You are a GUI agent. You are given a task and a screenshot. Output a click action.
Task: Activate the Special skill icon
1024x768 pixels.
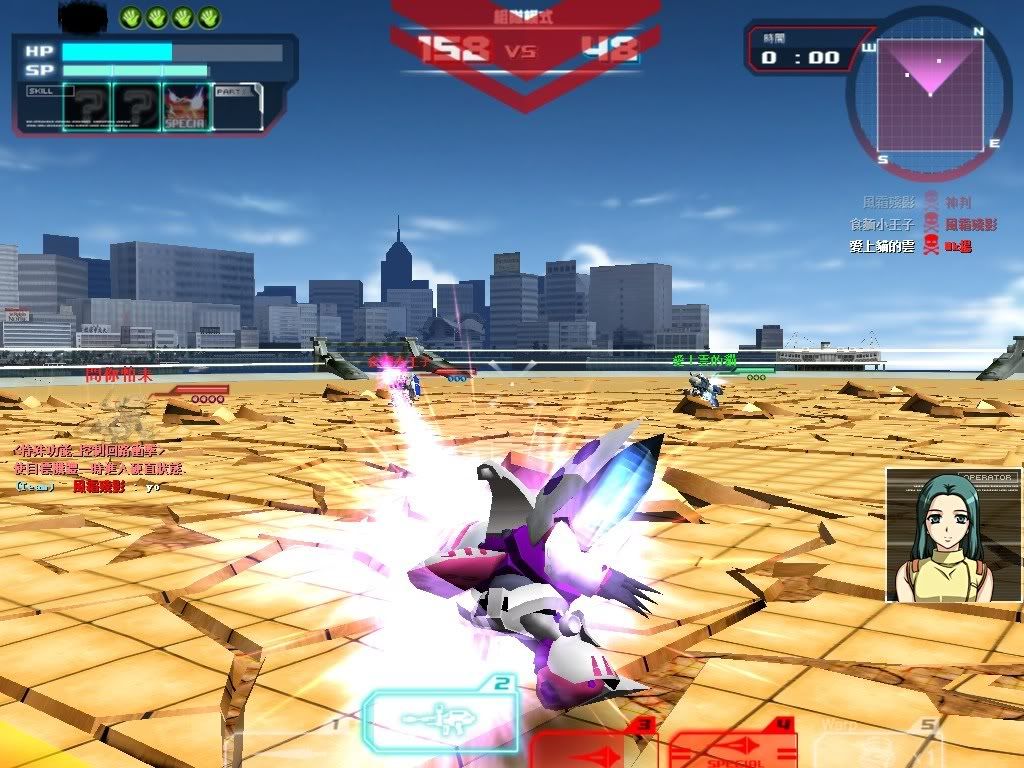[x=185, y=107]
